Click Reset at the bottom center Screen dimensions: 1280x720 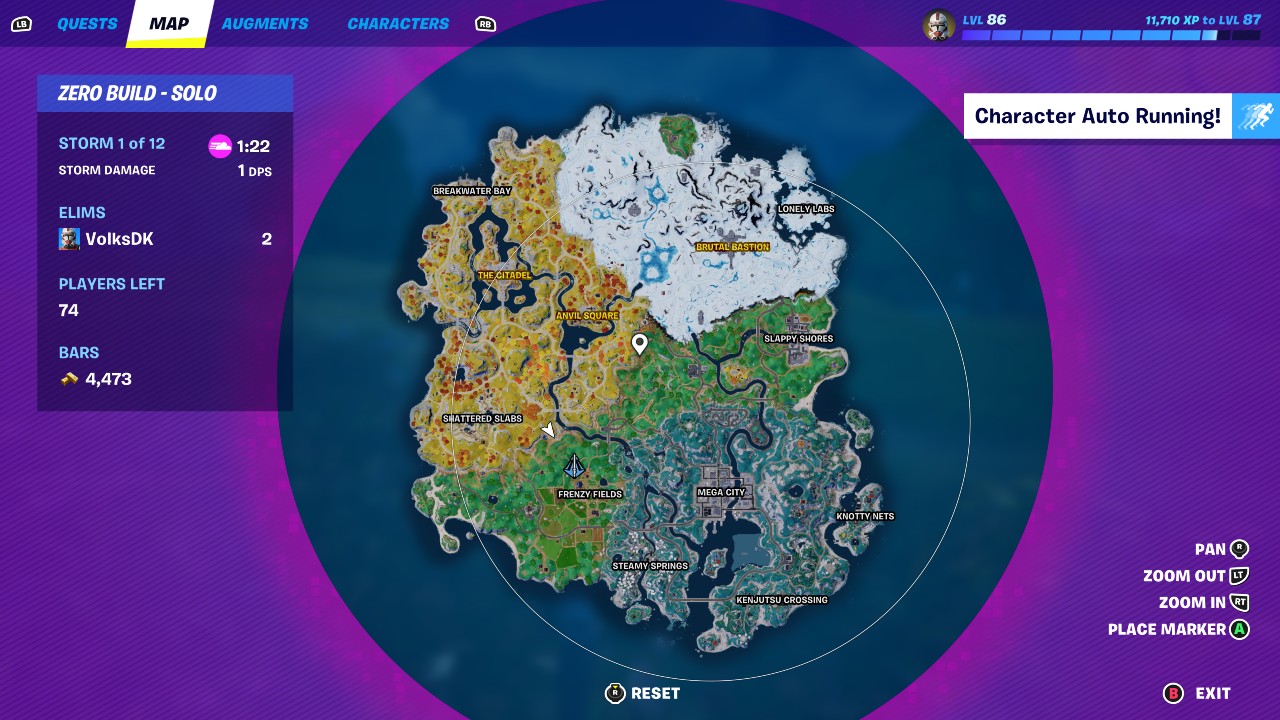click(x=655, y=693)
